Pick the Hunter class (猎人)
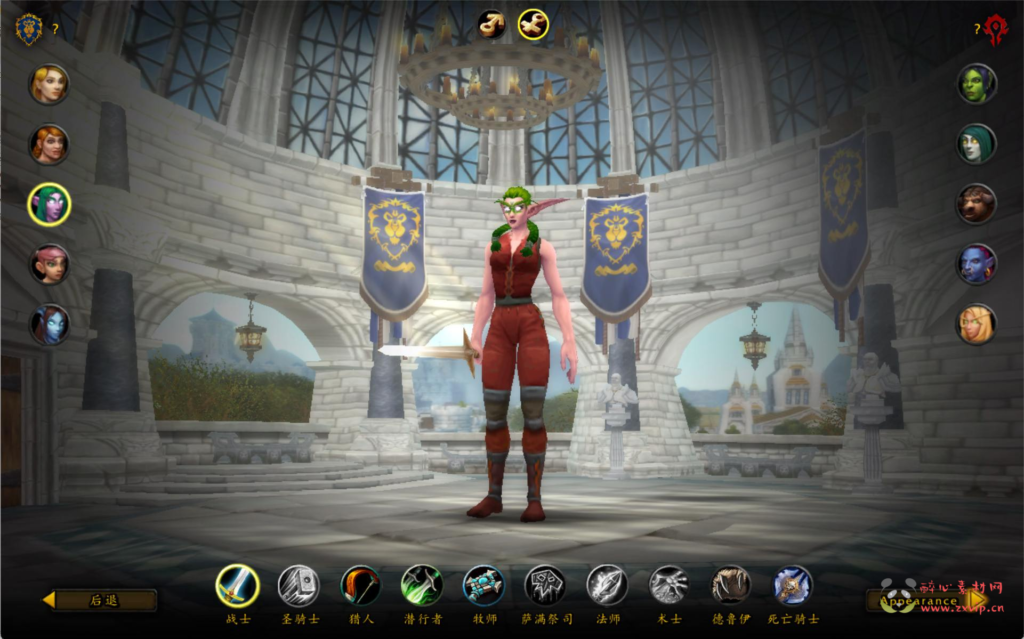The height and width of the screenshot is (639, 1024). coord(360,585)
